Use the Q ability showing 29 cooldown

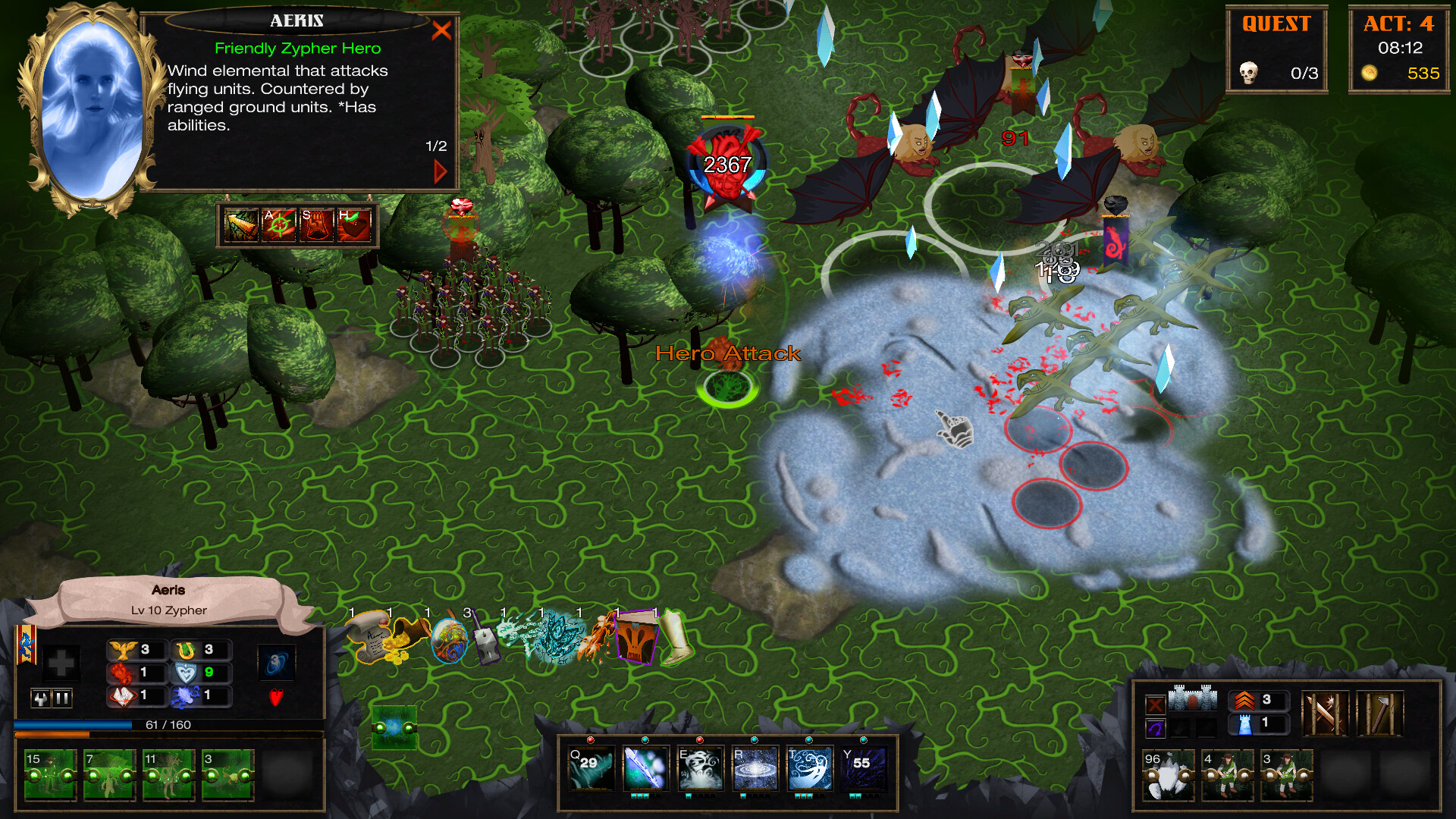(x=591, y=767)
